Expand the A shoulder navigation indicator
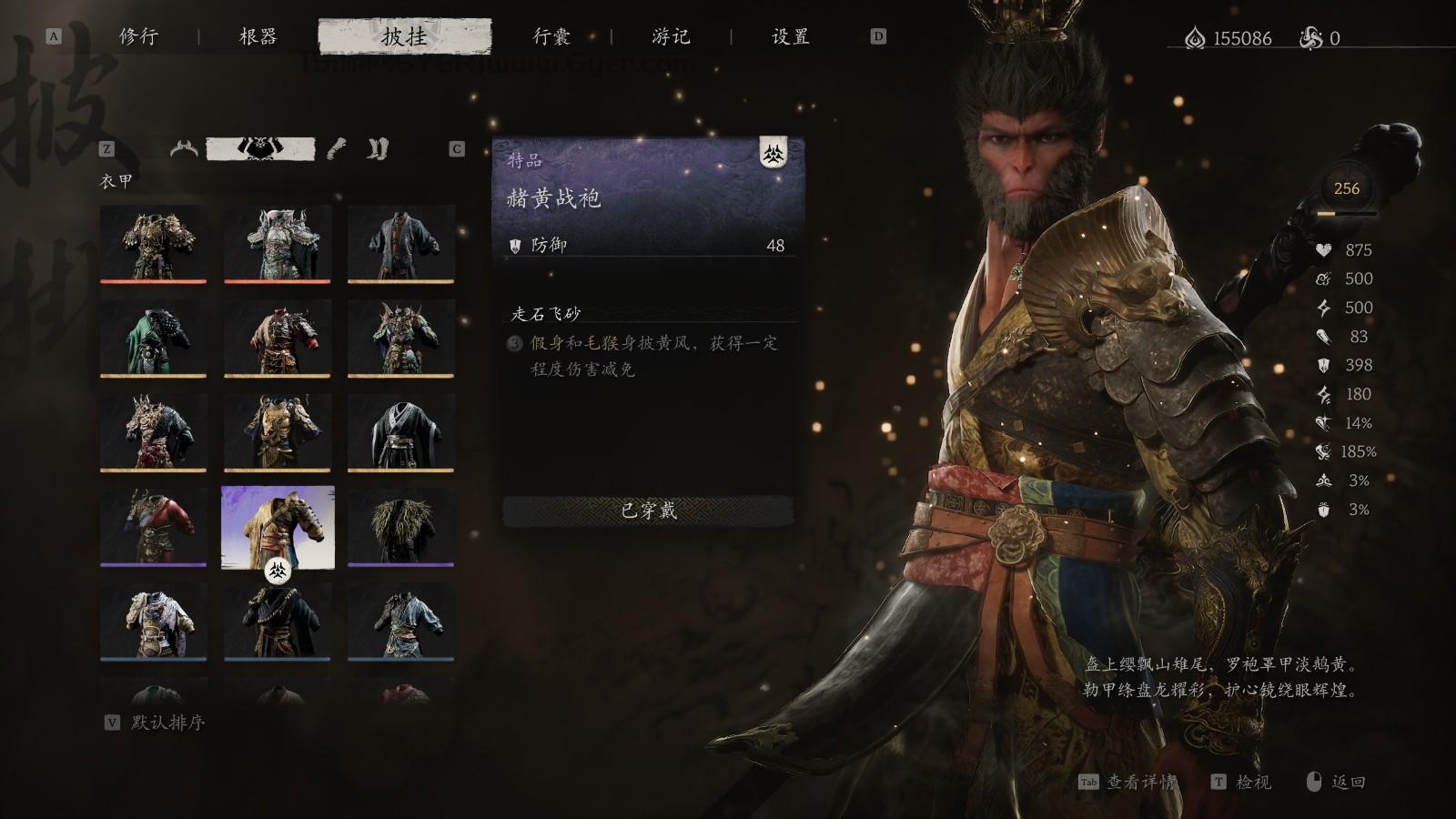The width and height of the screenshot is (1456, 819). tap(55, 38)
